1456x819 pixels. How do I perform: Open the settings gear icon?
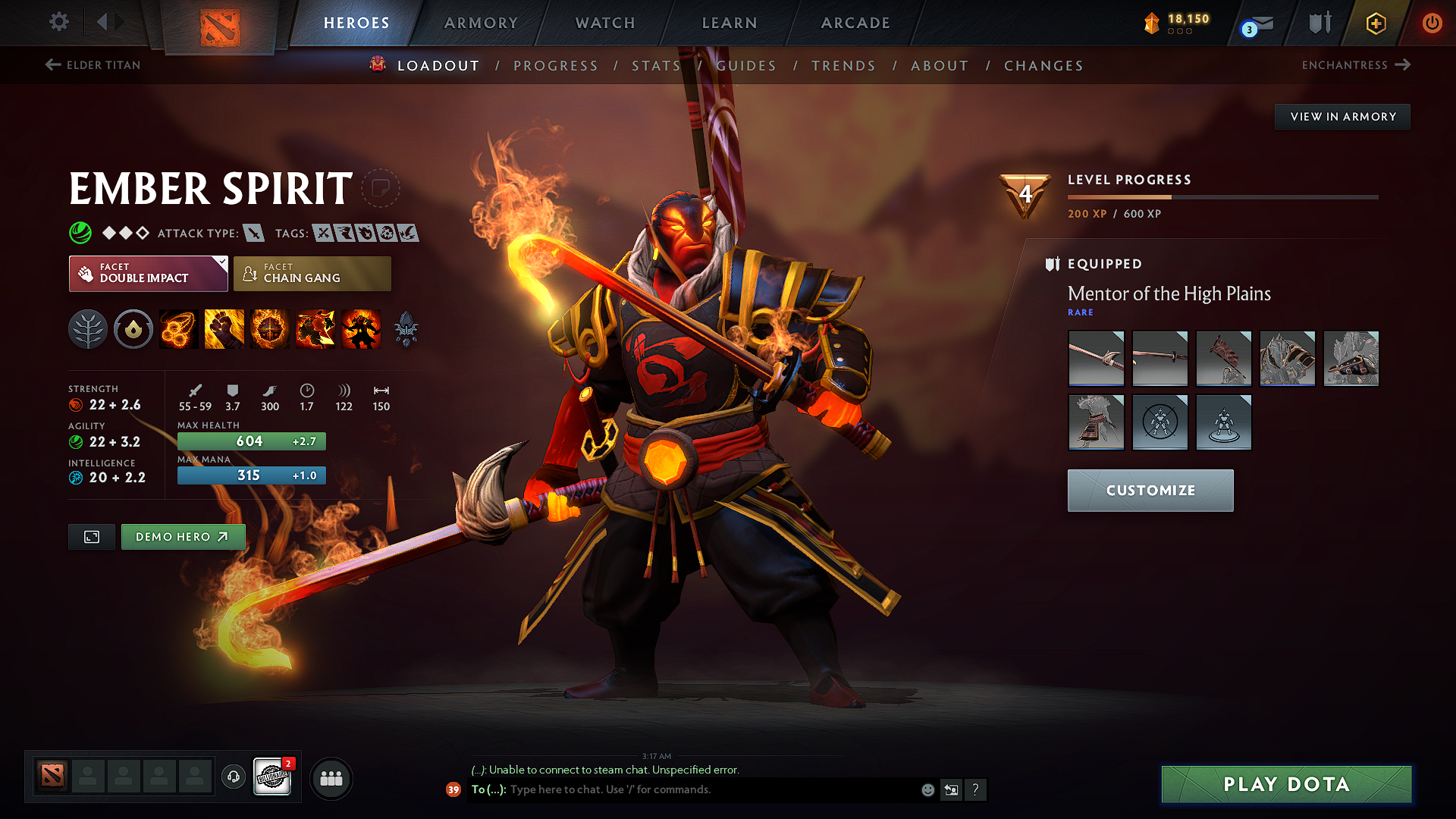click(58, 23)
